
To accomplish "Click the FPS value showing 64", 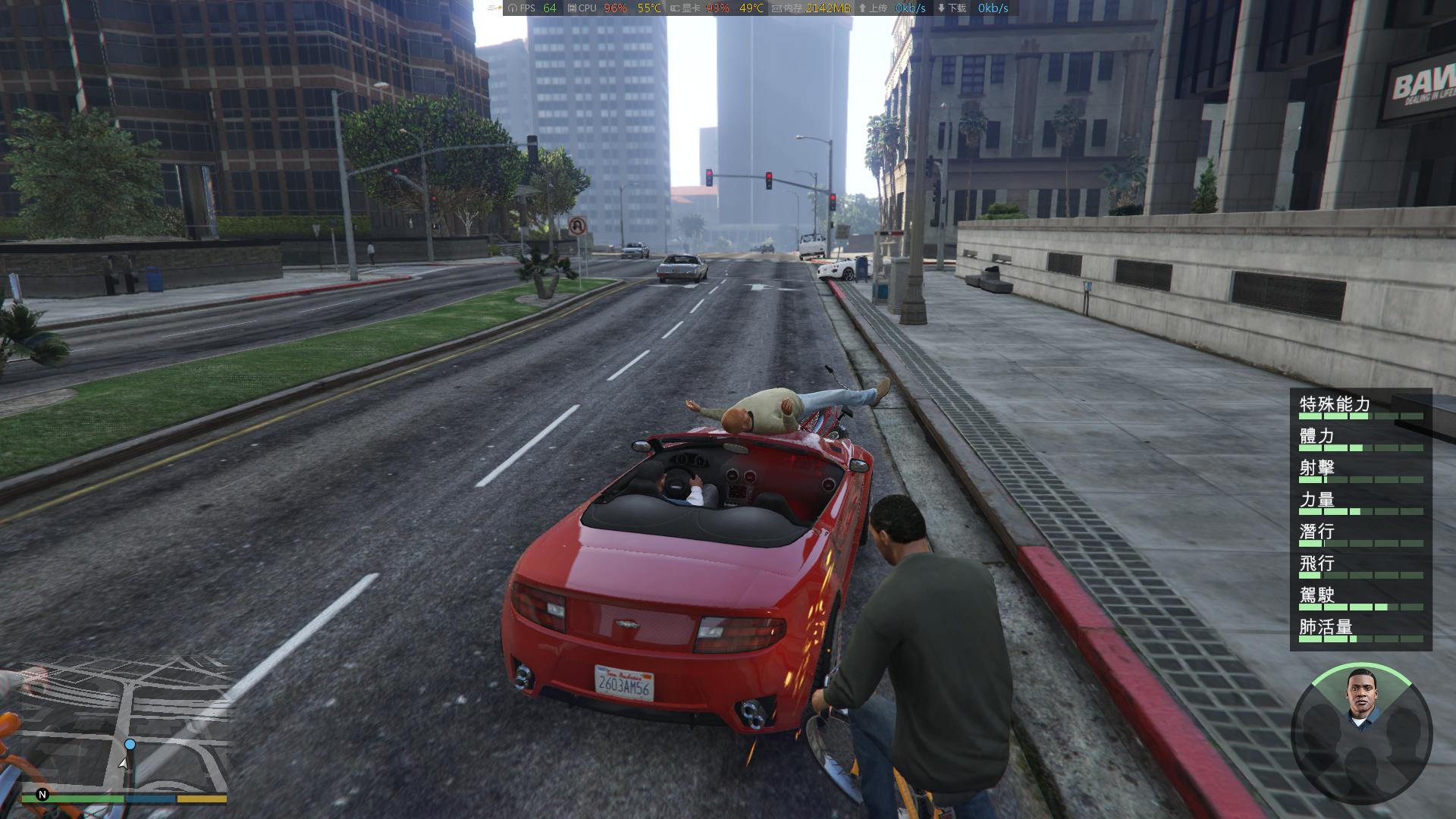I will click(549, 8).
